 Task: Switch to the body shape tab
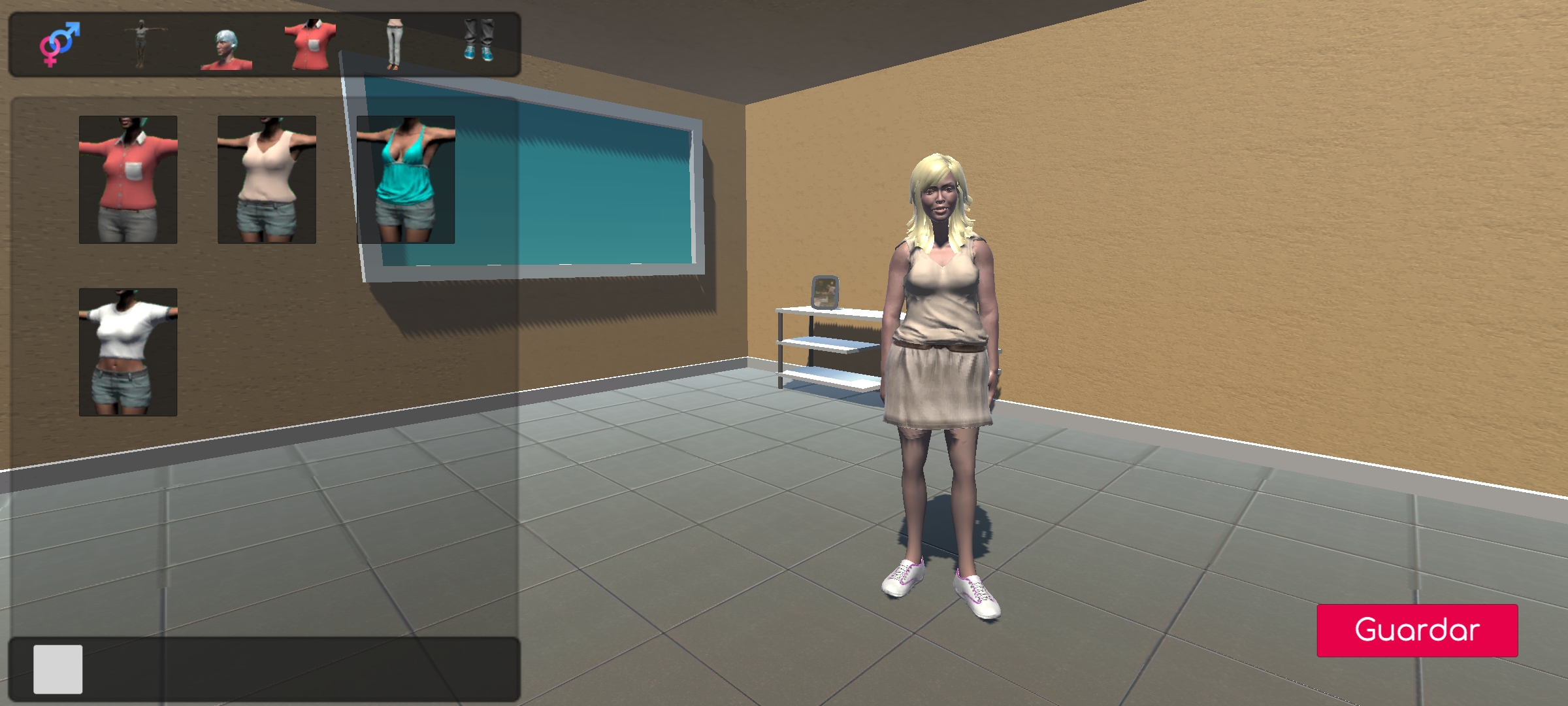click(x=141, y=44)
